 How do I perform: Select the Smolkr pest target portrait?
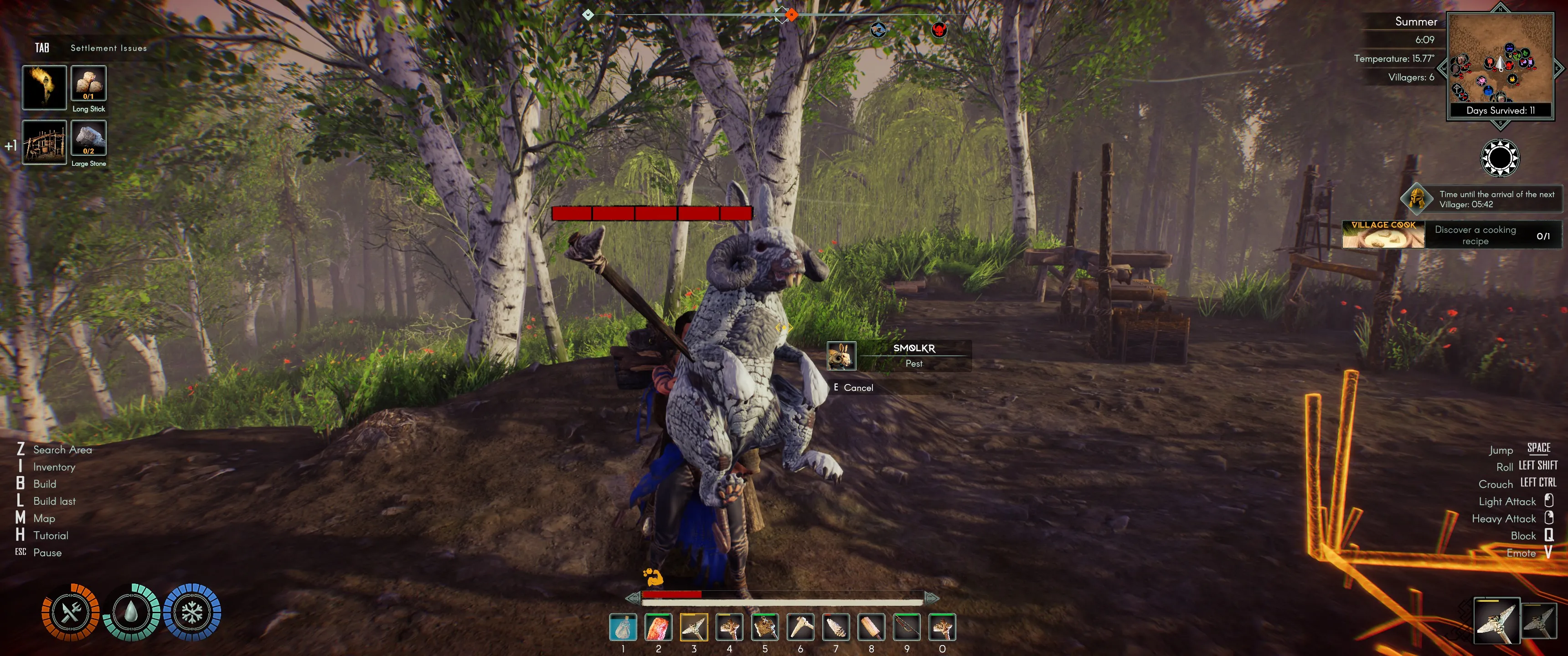coord(841,356)
